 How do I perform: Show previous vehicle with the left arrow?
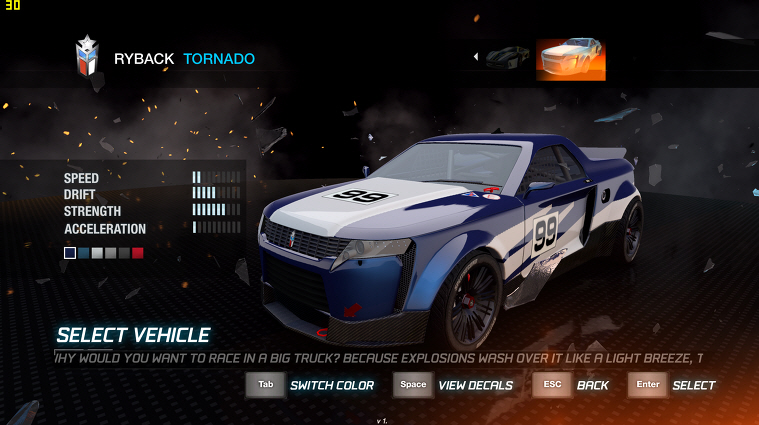pos(476,57)
